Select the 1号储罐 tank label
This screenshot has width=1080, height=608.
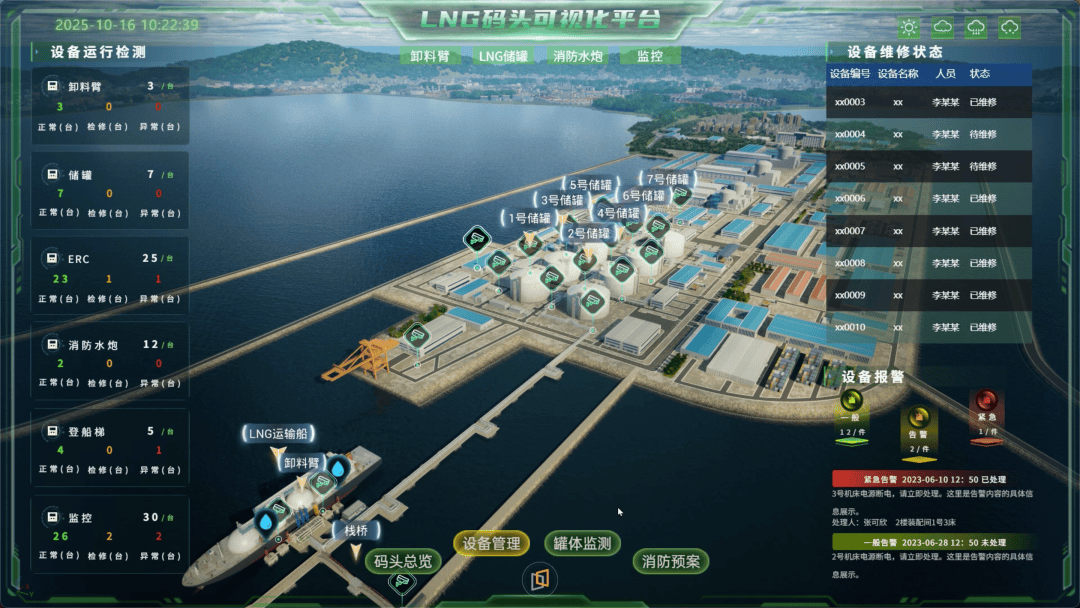click(x=530, y=217)
